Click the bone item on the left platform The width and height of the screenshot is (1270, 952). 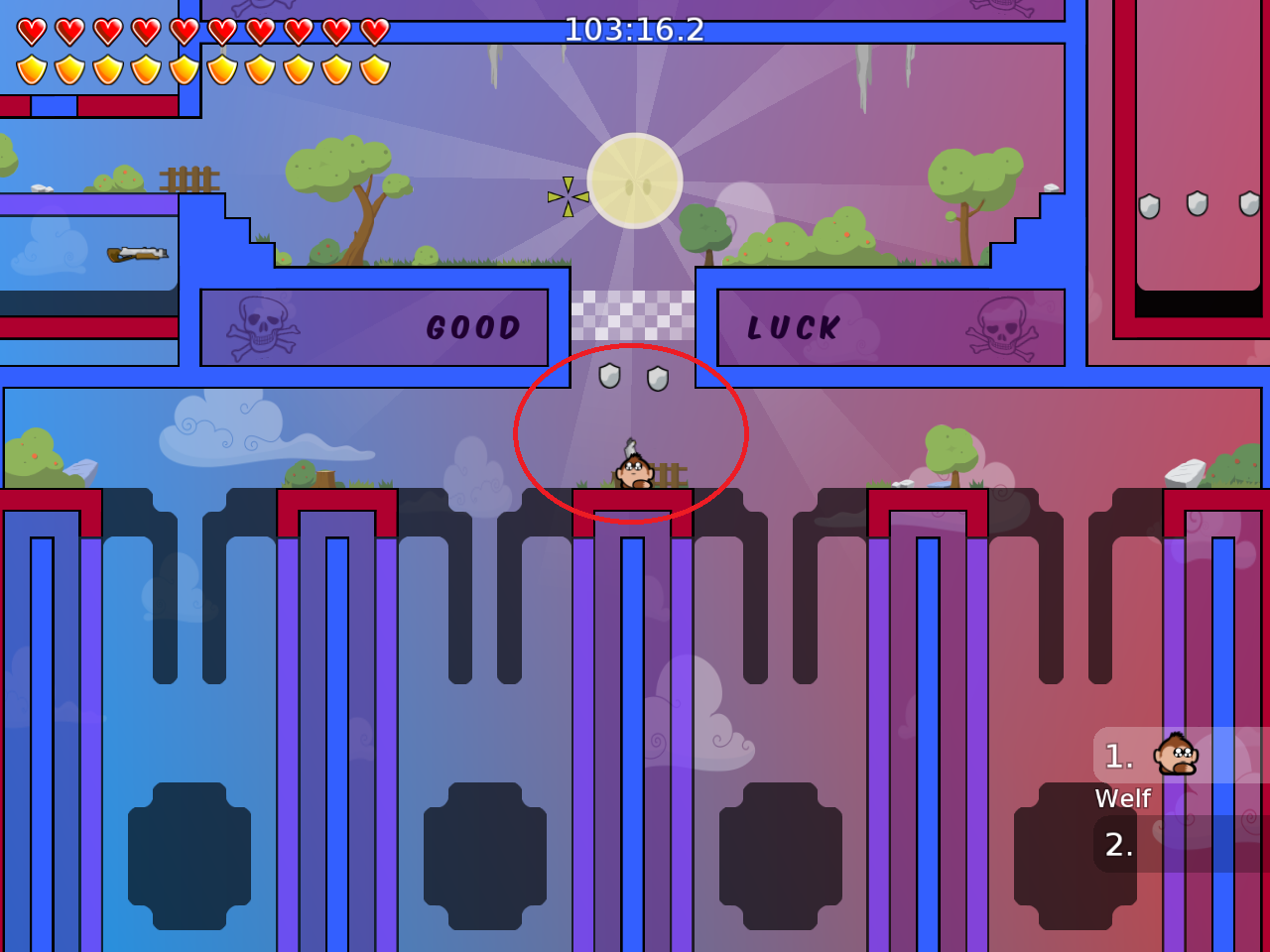click(134, 252)
